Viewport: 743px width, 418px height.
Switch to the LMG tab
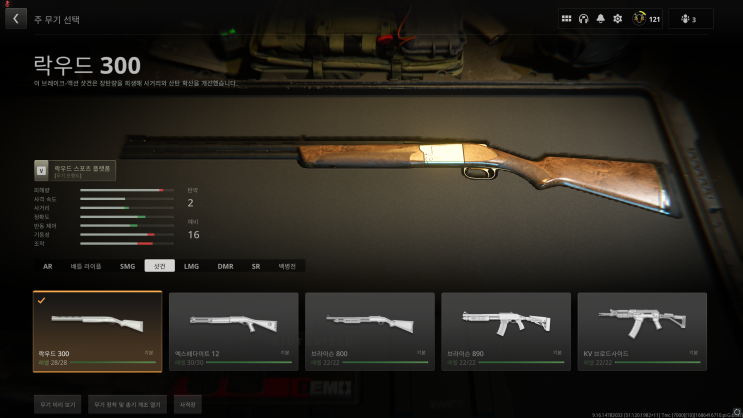pyautogui.click(x=192, y=266)
